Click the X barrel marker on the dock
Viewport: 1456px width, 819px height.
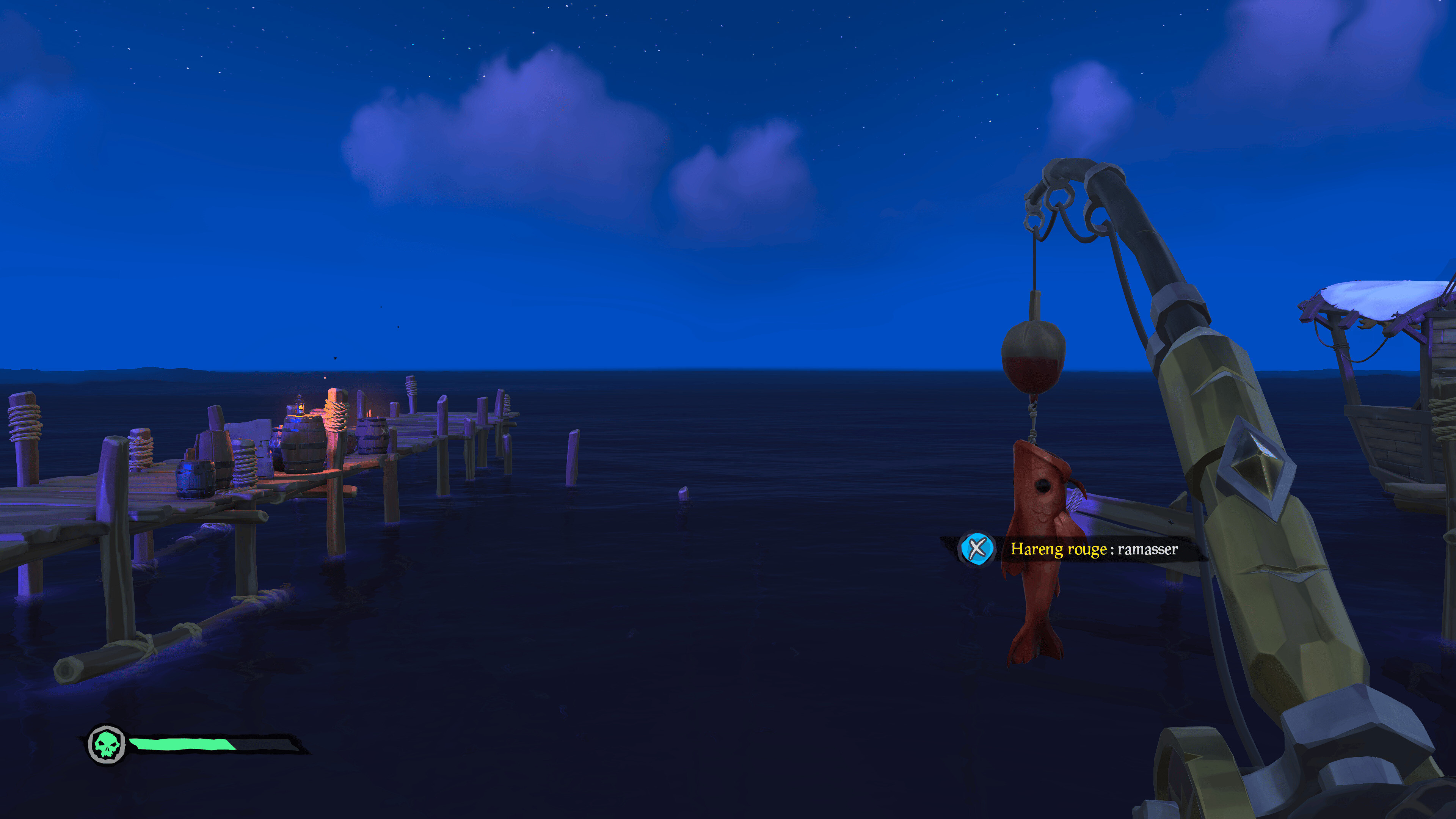tap(386, 431)
